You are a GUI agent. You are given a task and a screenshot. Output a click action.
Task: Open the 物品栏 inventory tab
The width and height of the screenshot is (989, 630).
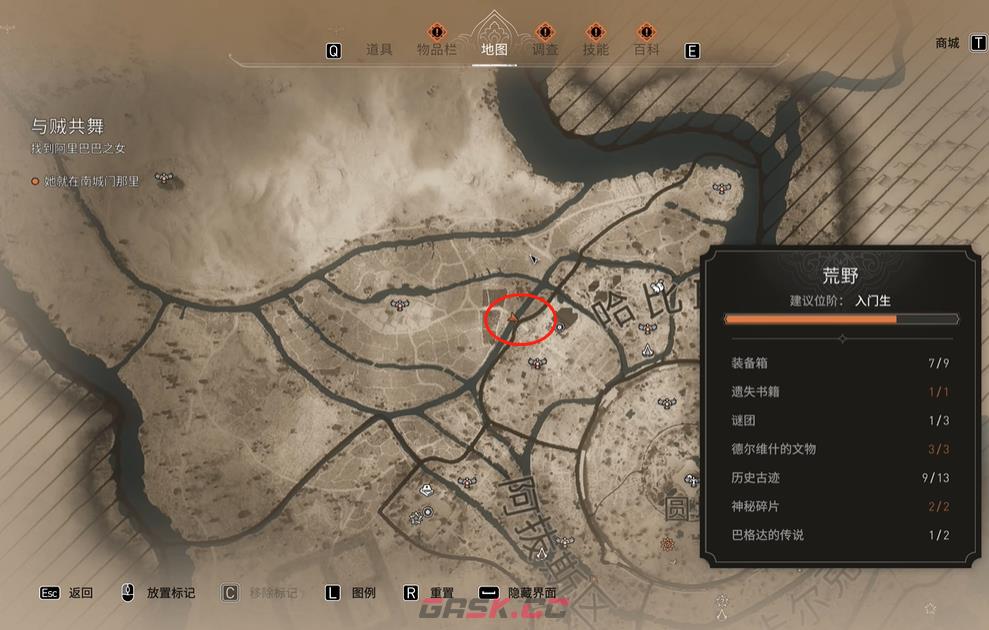[x=437, y=50]
